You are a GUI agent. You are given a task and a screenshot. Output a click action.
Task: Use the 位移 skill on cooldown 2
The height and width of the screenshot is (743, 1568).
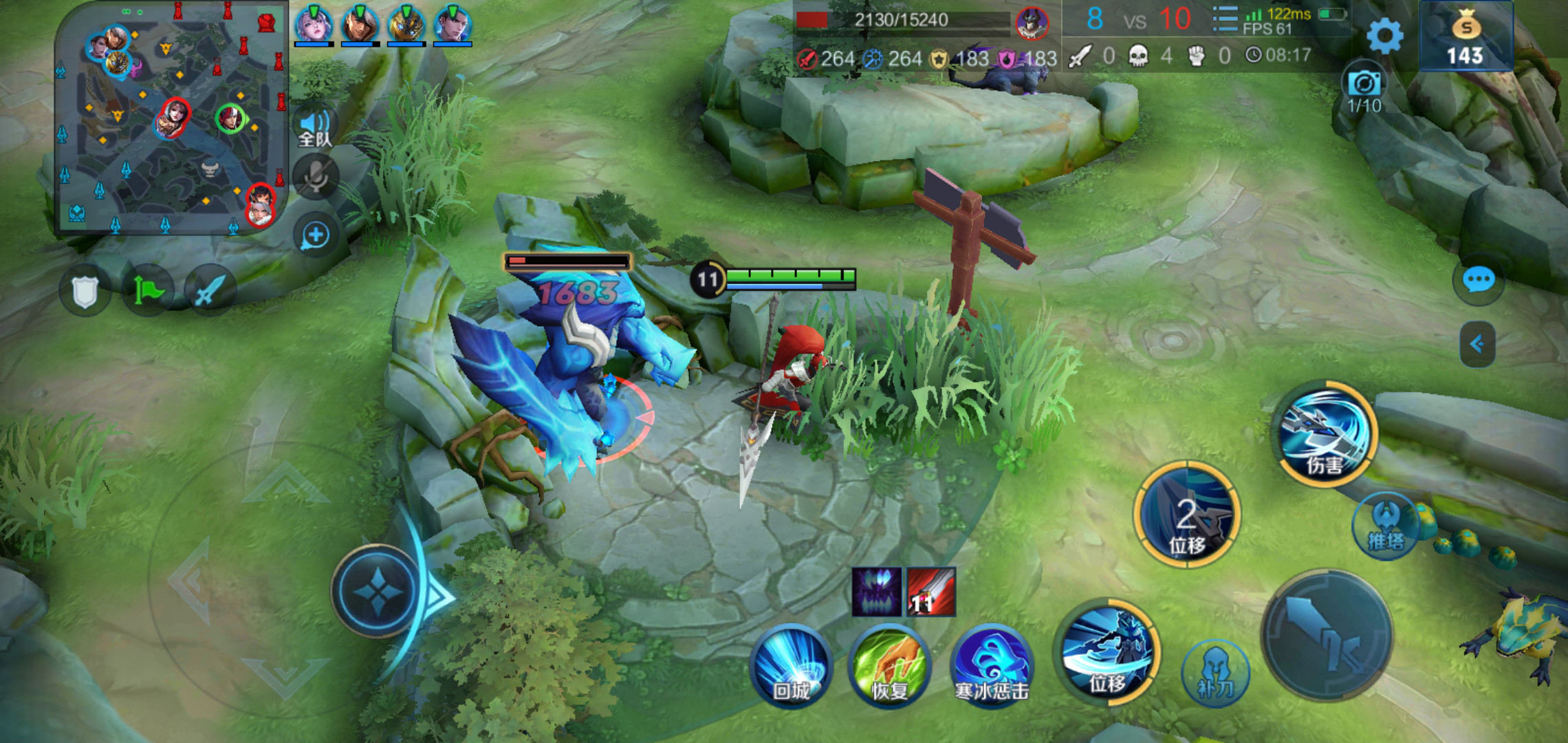[x=1186, y=515]
